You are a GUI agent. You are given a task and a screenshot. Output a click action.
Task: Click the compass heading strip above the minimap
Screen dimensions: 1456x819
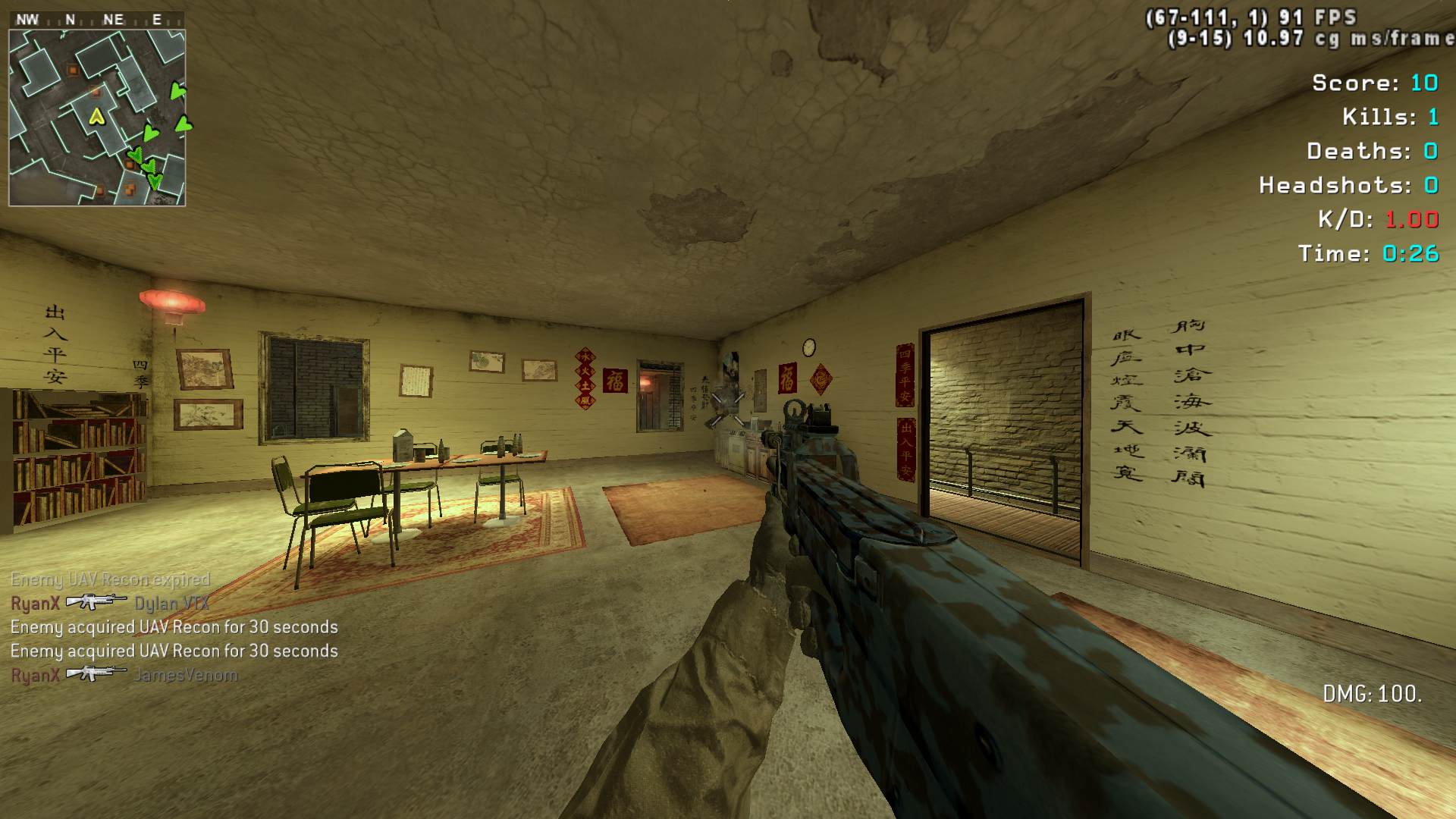click(96, 20)
